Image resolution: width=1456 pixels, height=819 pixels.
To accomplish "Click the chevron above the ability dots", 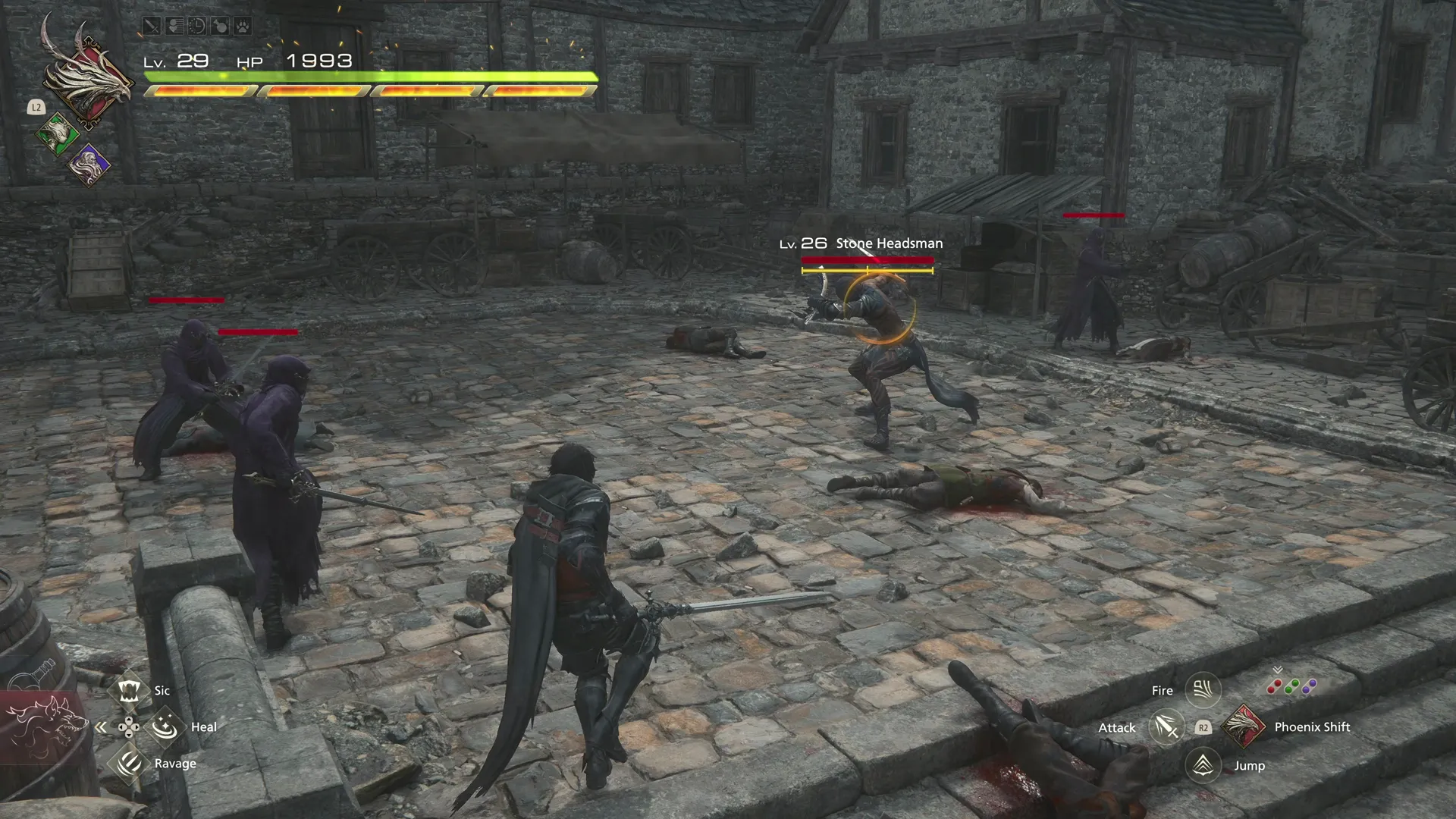I will (1276, 670).
